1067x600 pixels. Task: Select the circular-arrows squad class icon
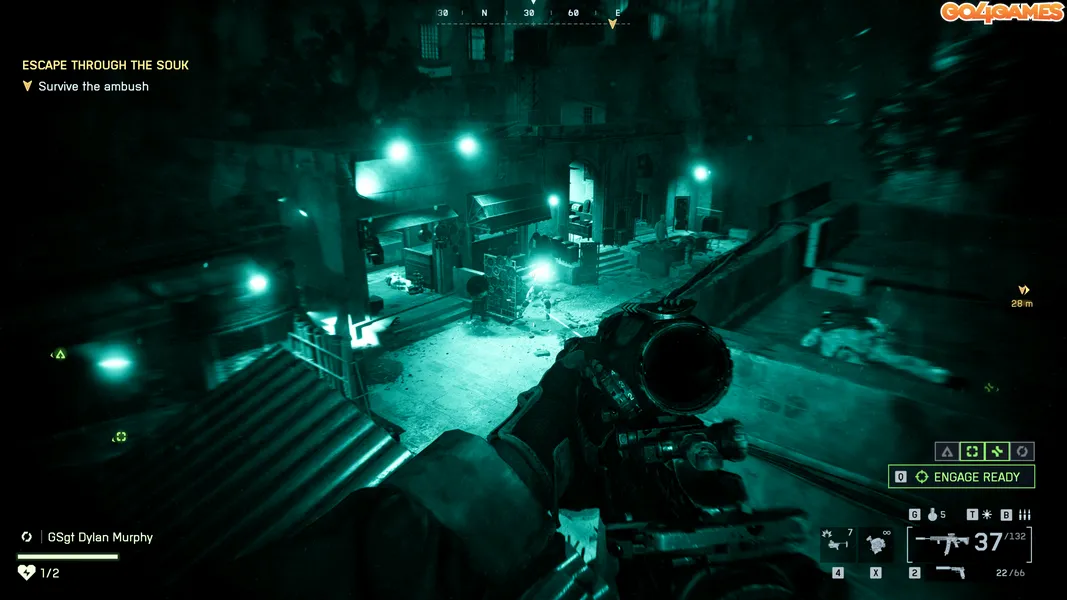1022,452
